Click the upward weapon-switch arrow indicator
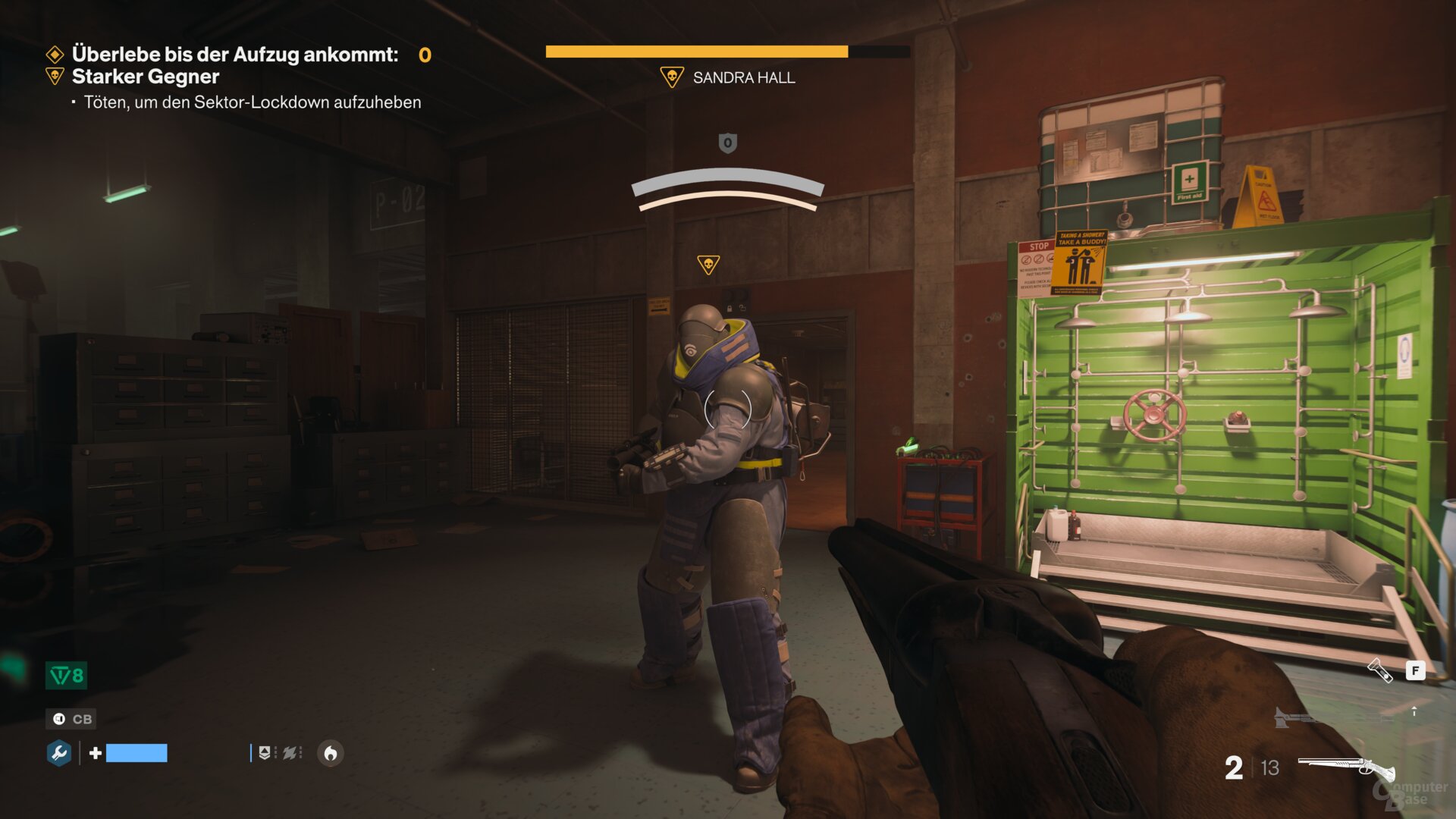 point(1415,712)
